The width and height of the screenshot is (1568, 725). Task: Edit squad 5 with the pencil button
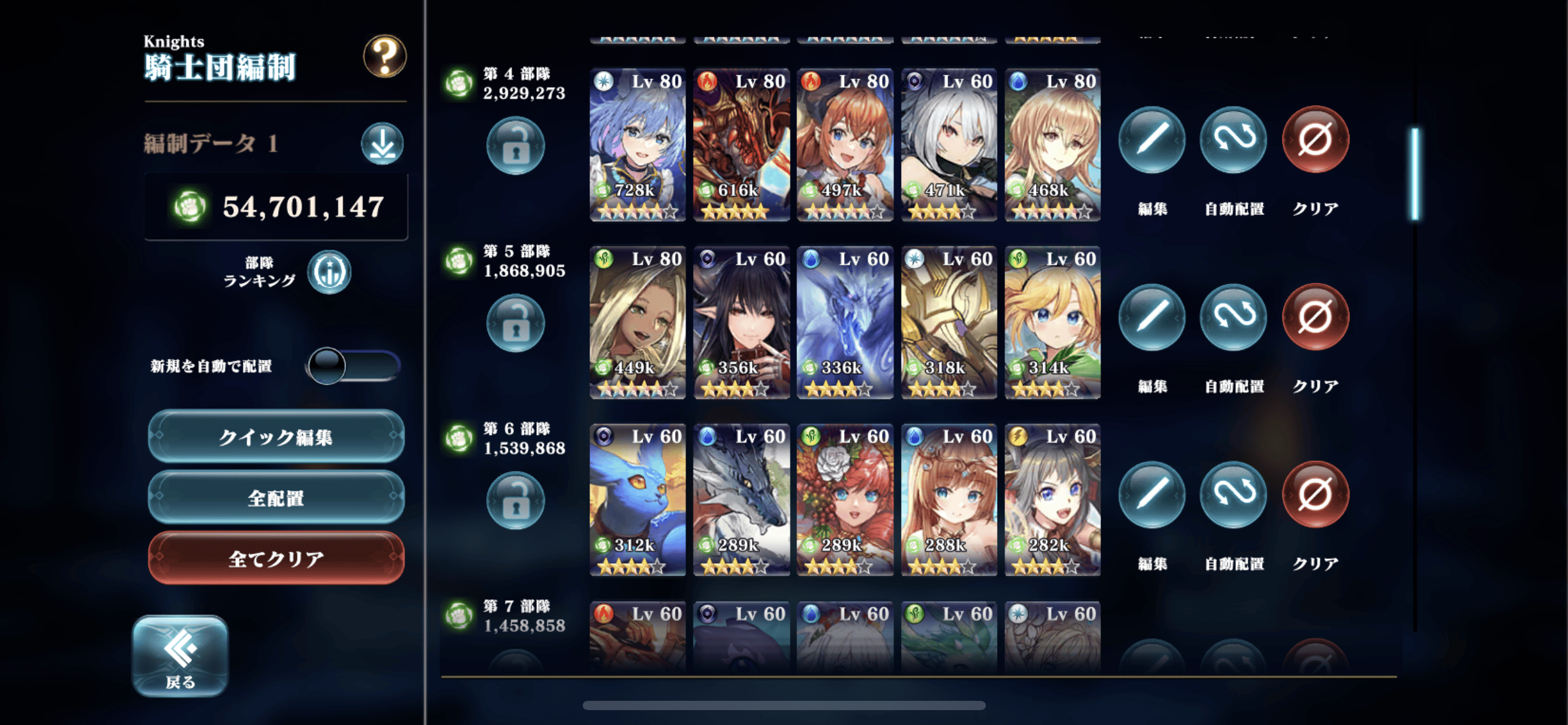pos(1152,317)
